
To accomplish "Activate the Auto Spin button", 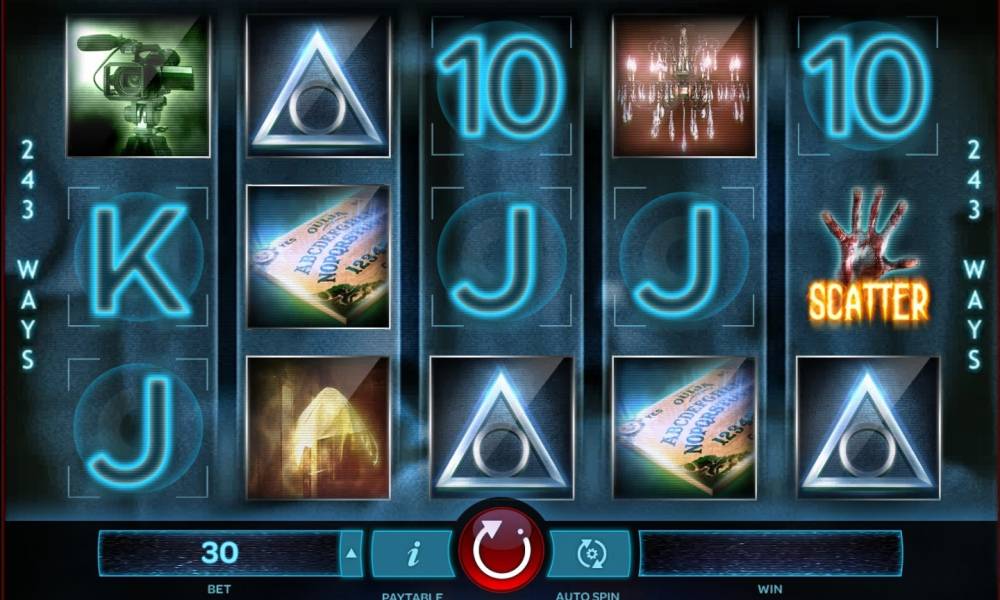I will click(x=590, y=553).
